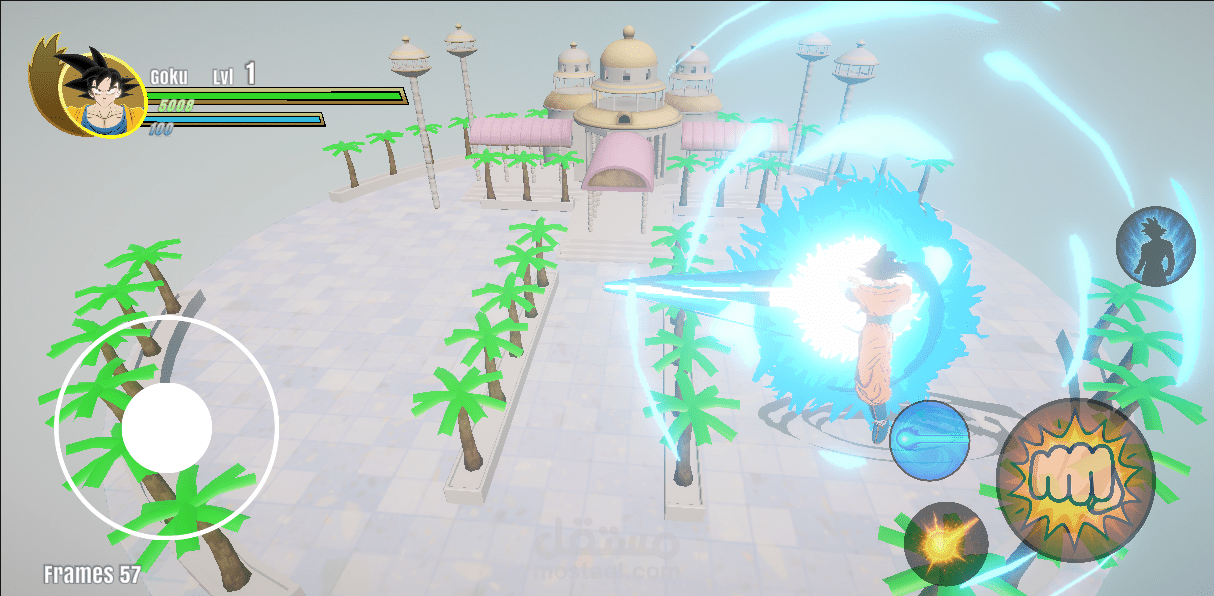Click the white virtual joystick knob
The width and height of the screenshot is (1214, 596).
[x=167, y=428]
